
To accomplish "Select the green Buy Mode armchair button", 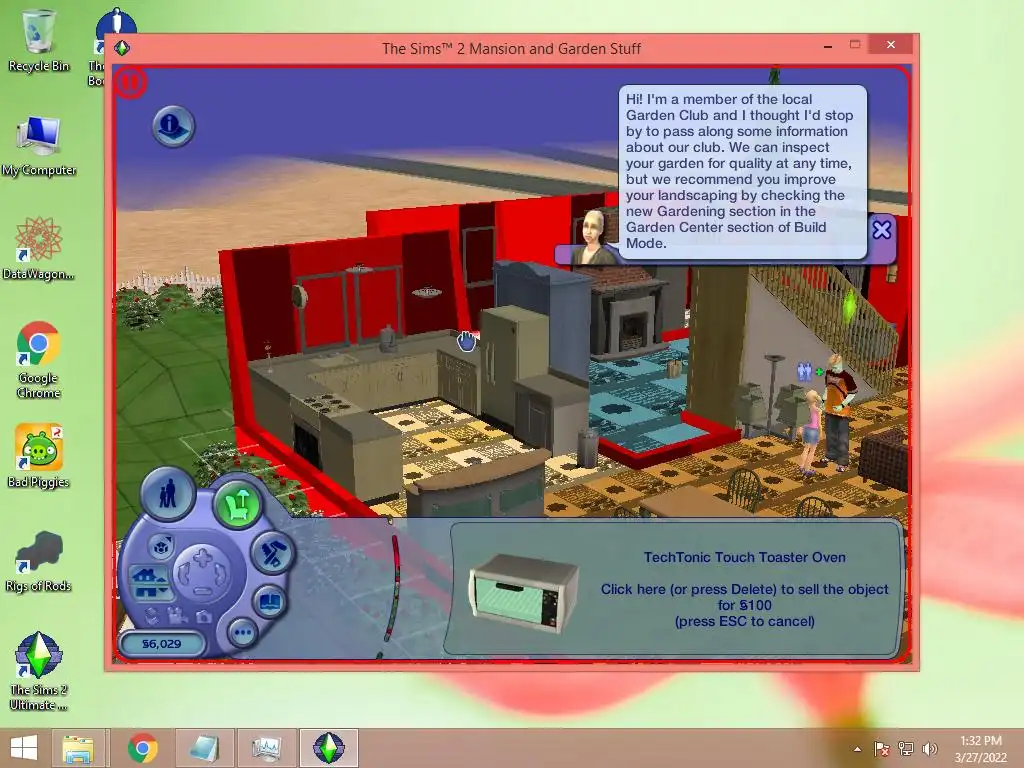I will [237, 504].
